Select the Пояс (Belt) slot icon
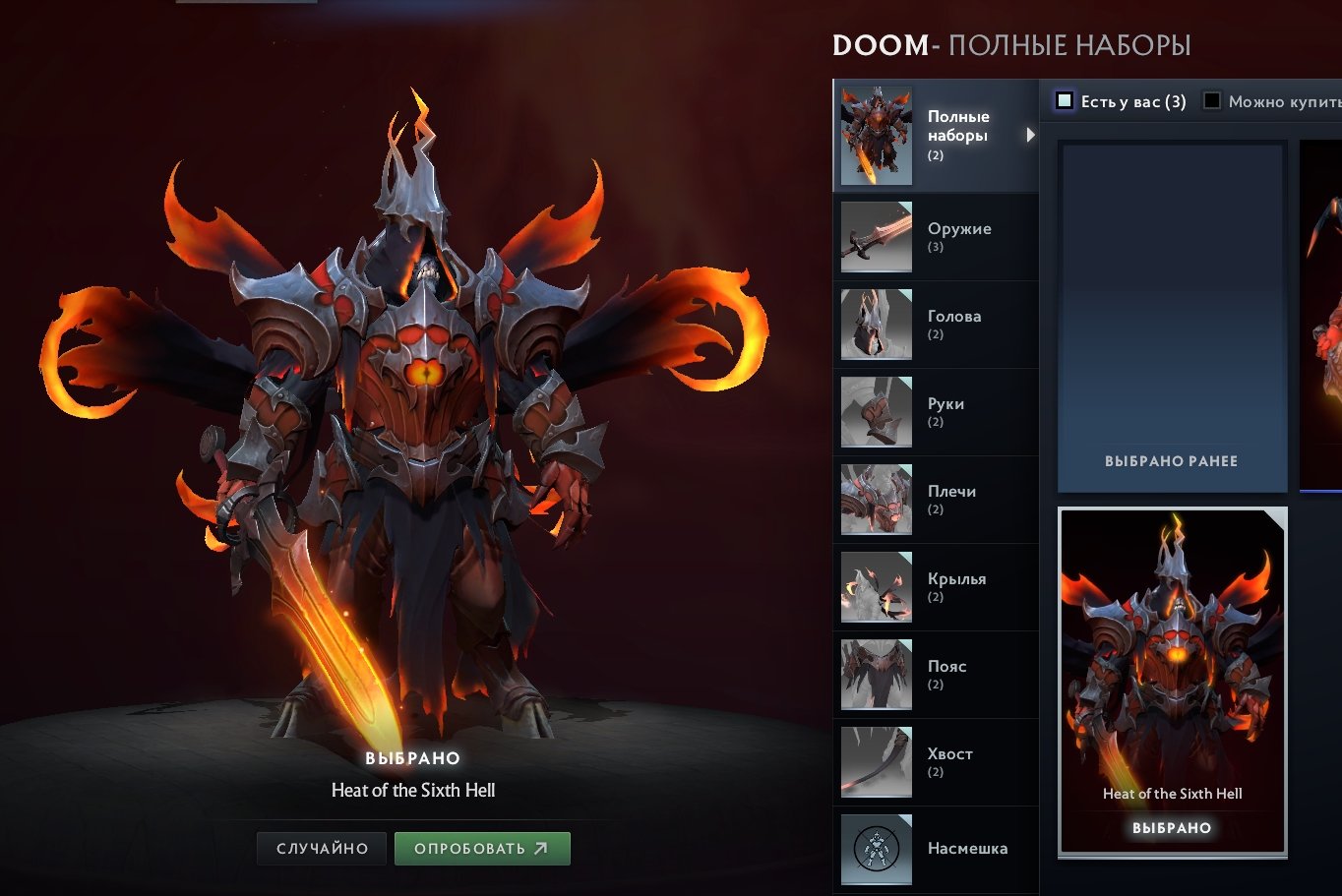 point(875,675)
